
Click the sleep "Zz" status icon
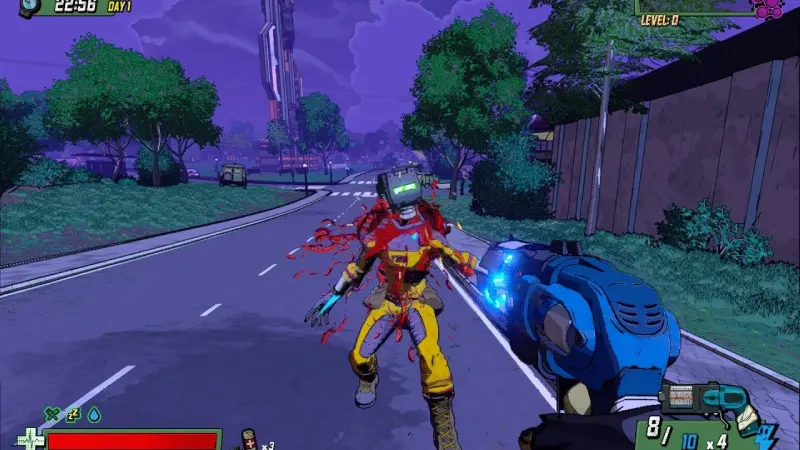tap(72, 413)
